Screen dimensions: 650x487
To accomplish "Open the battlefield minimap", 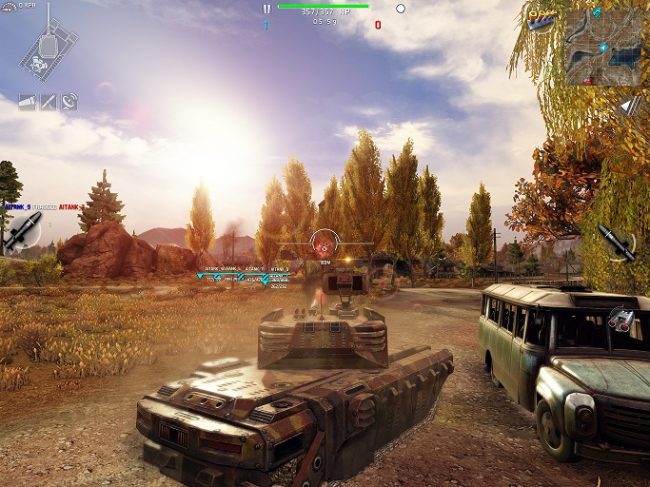I will click(603, 44).
